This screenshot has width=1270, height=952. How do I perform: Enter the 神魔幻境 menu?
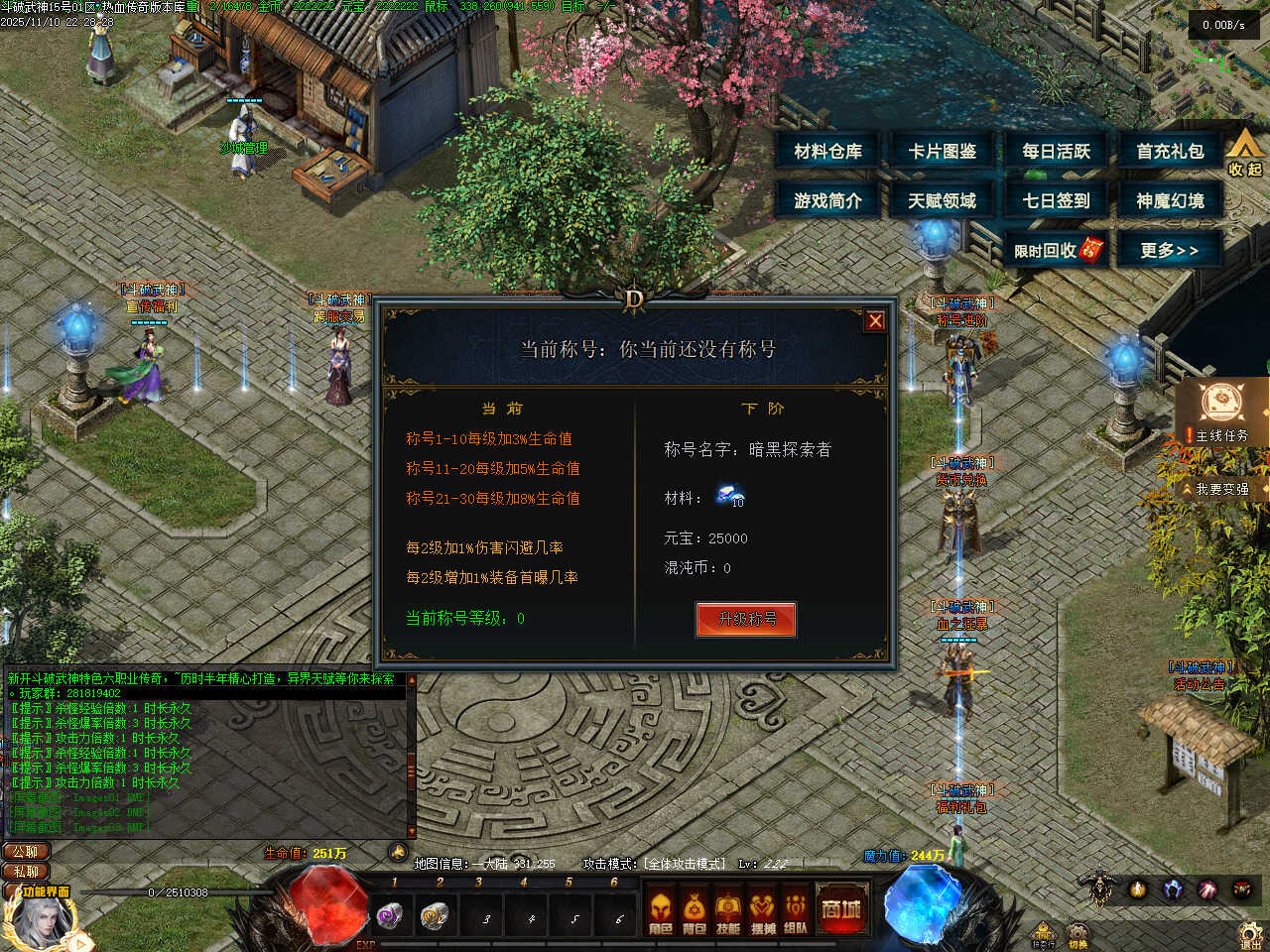point(1170,201)
